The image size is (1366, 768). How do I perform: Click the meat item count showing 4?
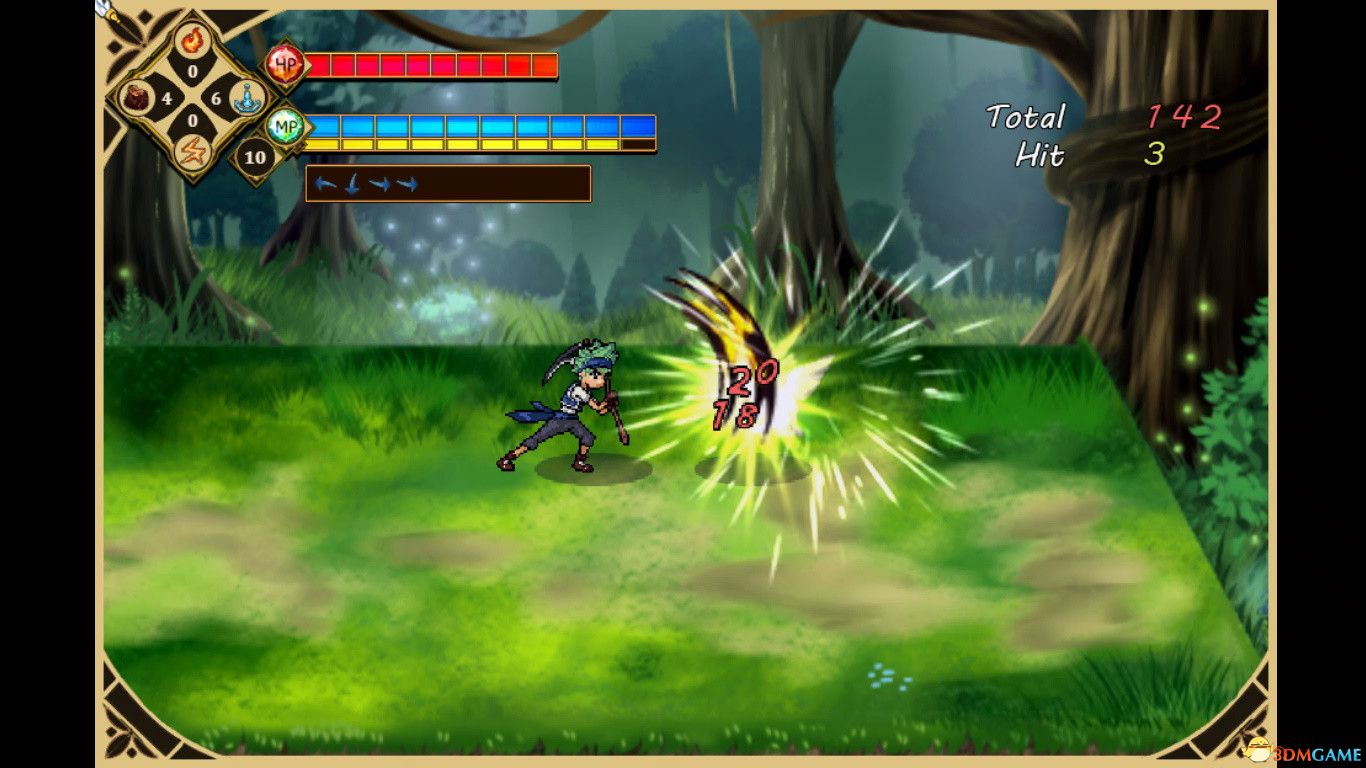(x=167, y=97)
